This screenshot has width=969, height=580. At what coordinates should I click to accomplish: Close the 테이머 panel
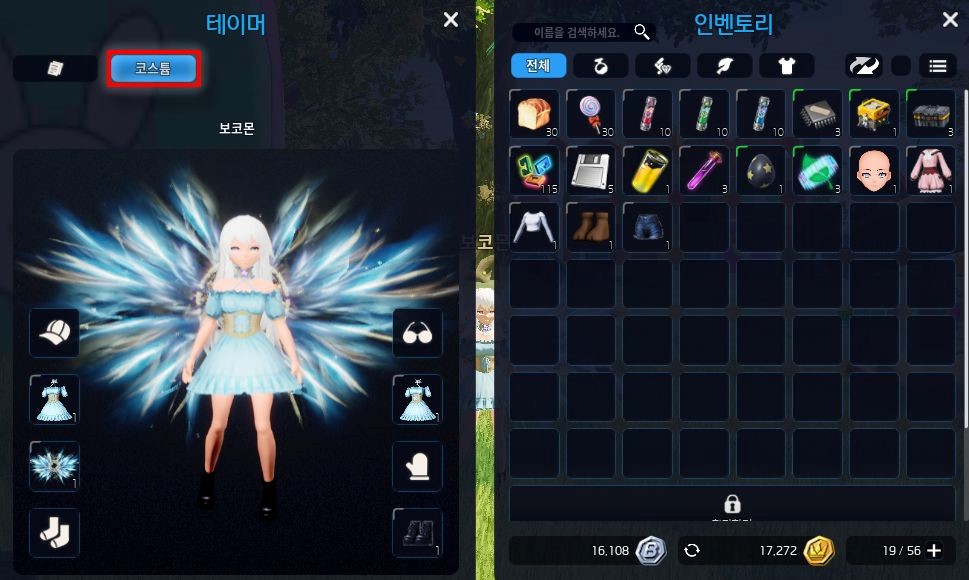coord(451,20)
